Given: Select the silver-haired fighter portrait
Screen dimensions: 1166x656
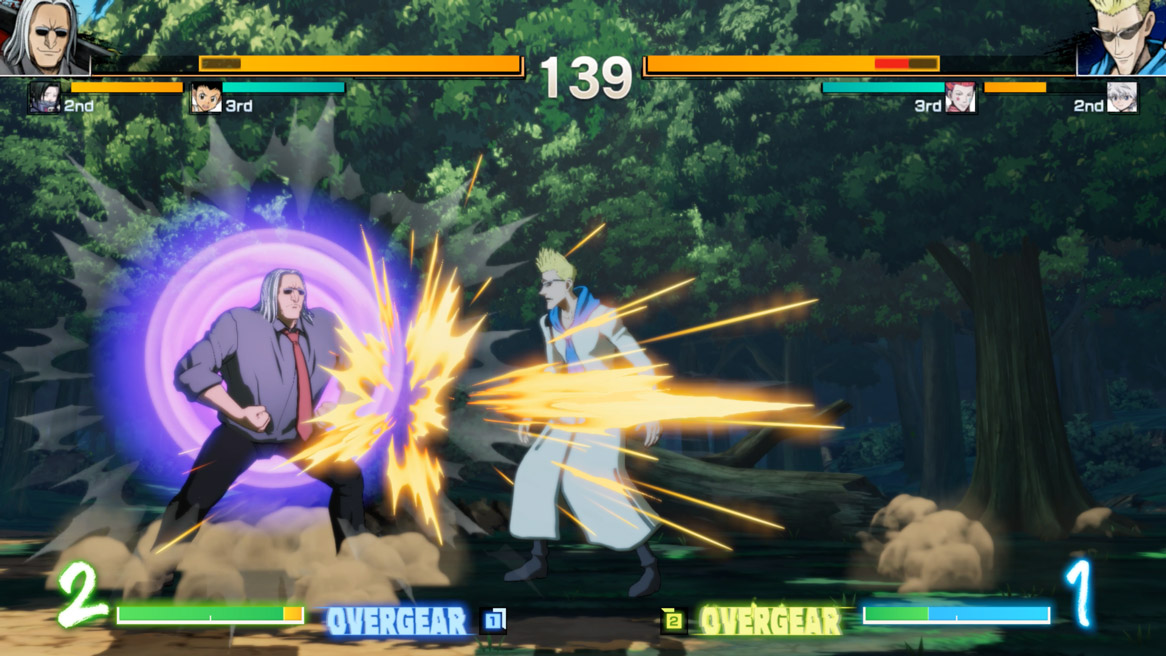Looking at the screenshot, I should point(42,37).
